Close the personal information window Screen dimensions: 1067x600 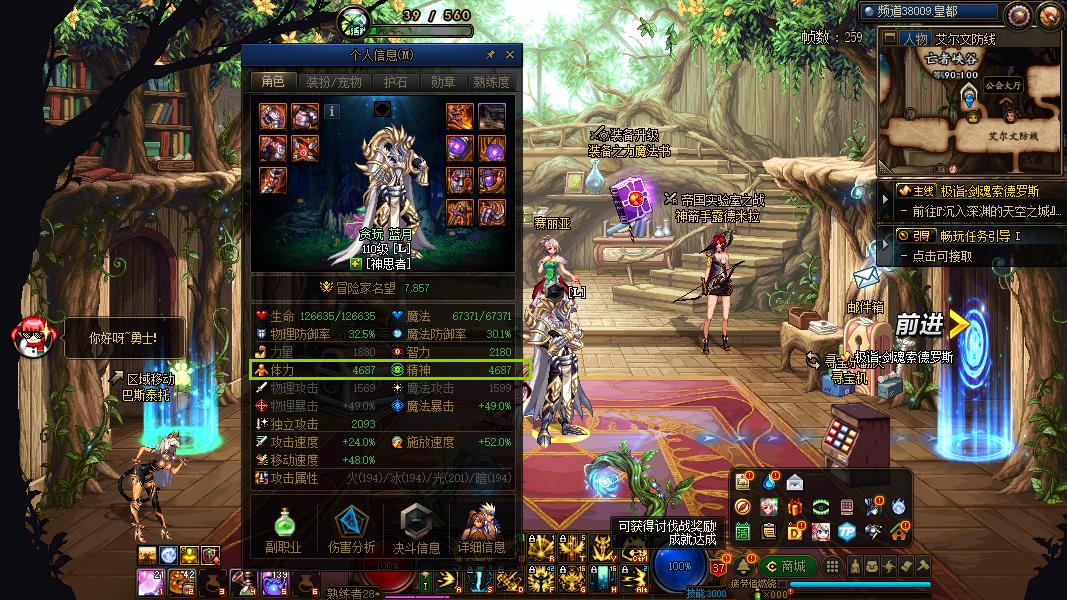(x=510, y=55)
